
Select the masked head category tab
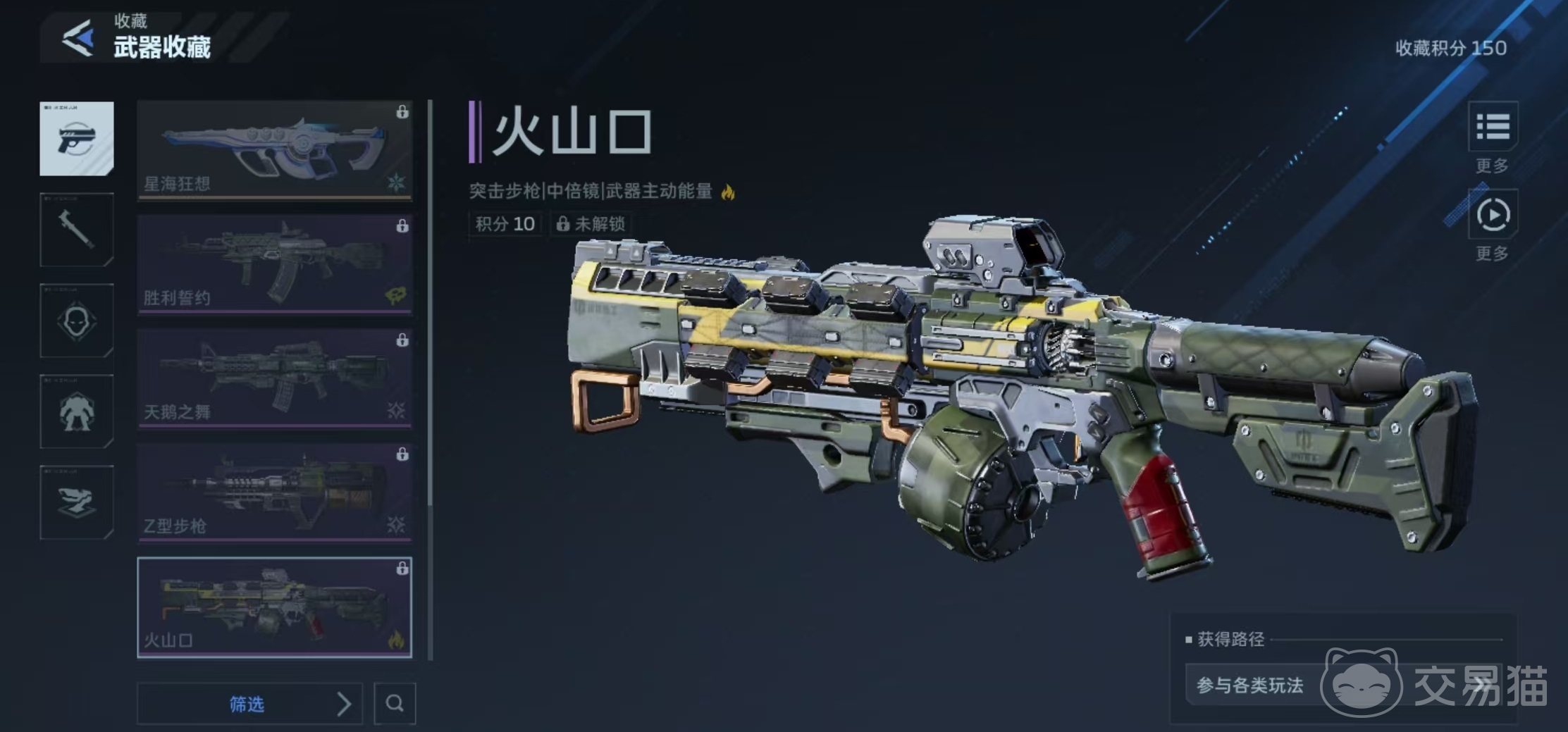coord(77,321)
